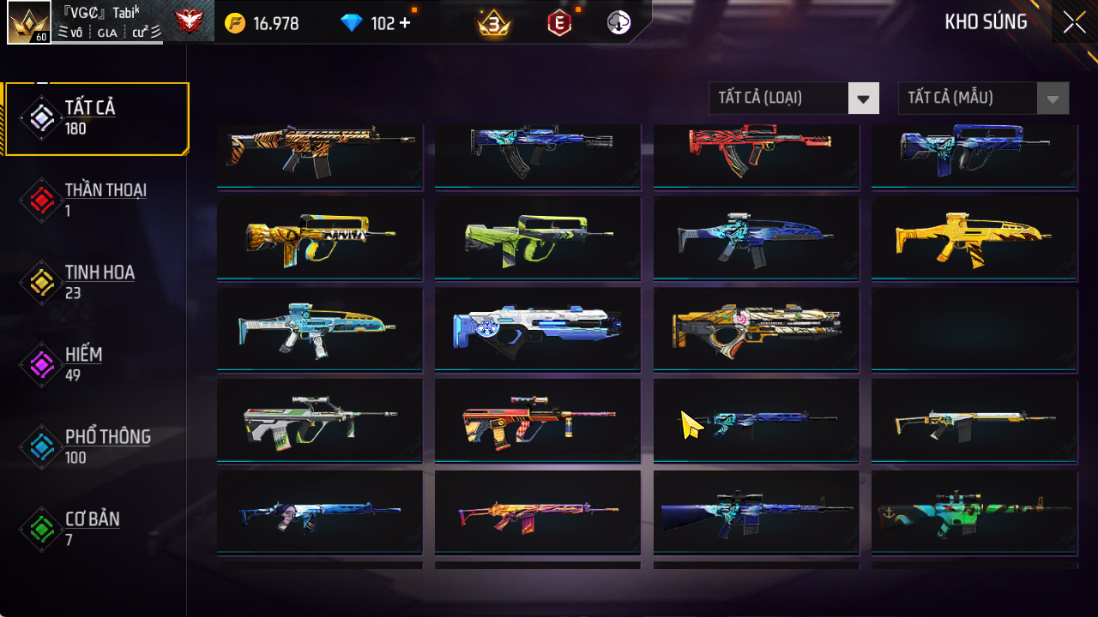Close the Kho Súng weapon vault
Viewport: 1098px width, 617px height.
pos(1074,22)
